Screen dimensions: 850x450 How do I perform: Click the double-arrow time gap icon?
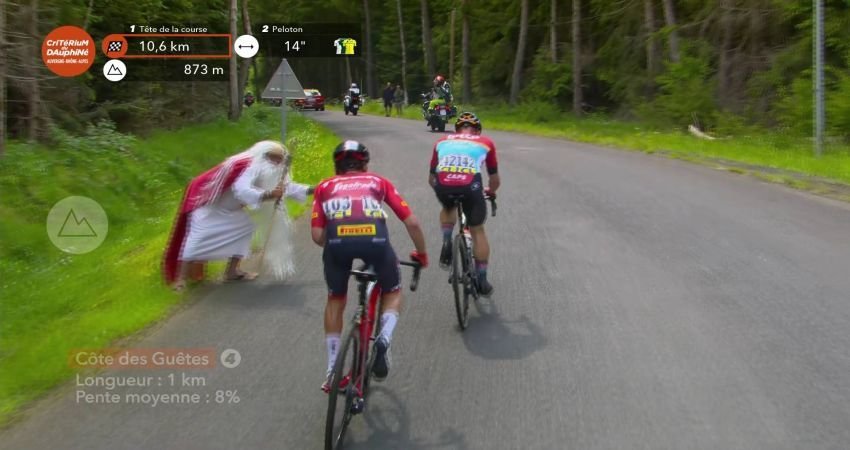(x=246, y=46)
